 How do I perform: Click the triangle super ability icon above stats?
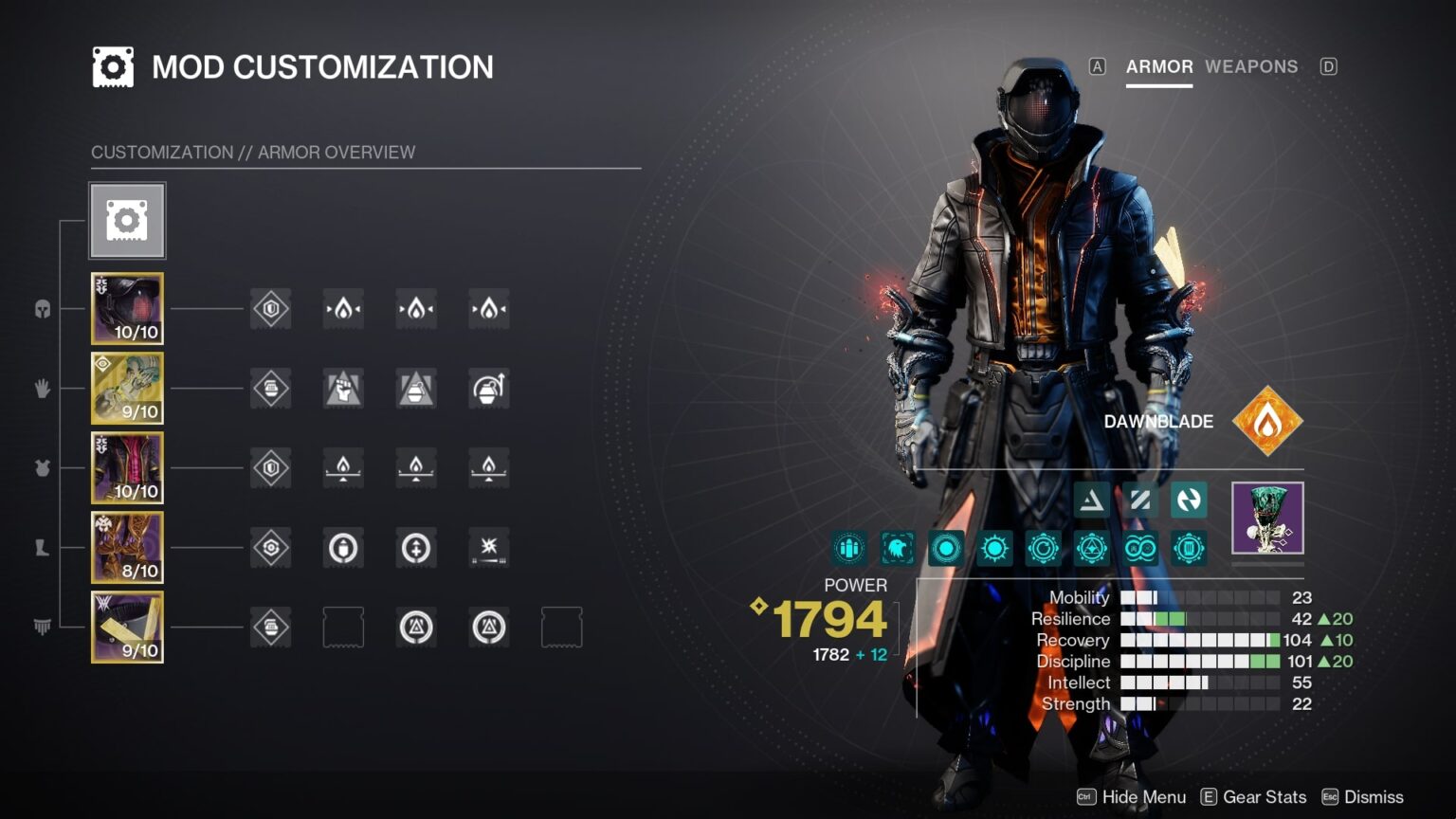[1090, 500]
